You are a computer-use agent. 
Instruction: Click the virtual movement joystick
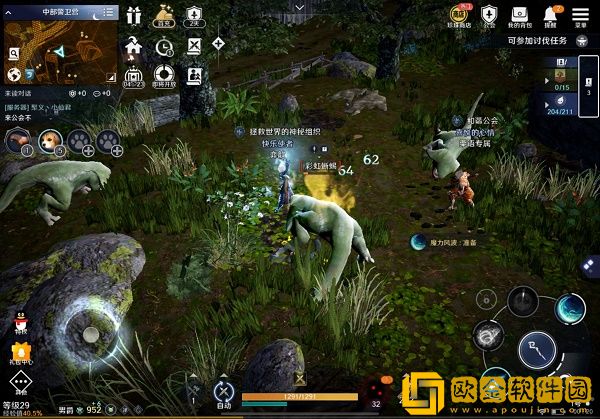90,332
